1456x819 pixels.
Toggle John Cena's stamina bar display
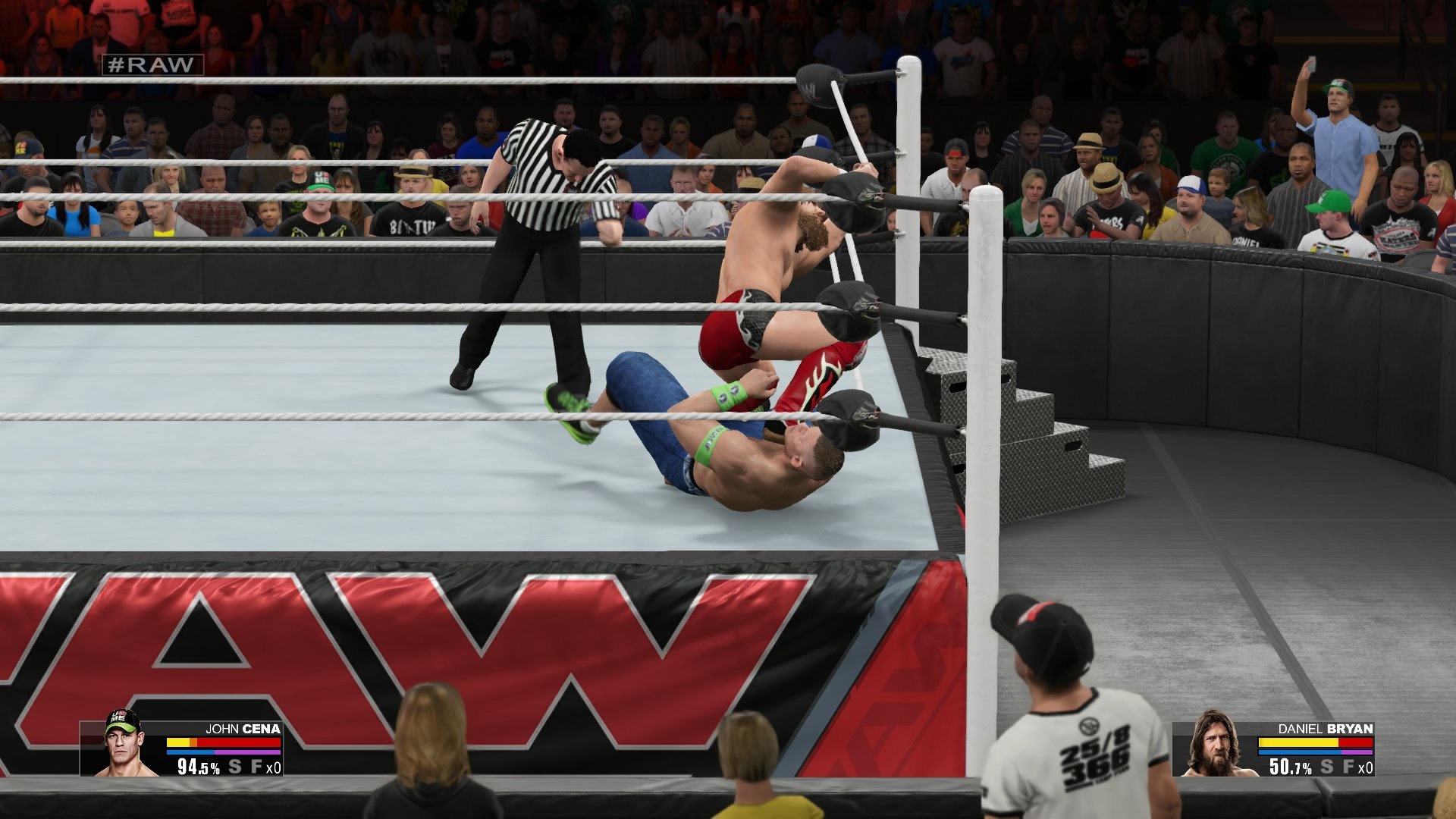coord(190,752)
